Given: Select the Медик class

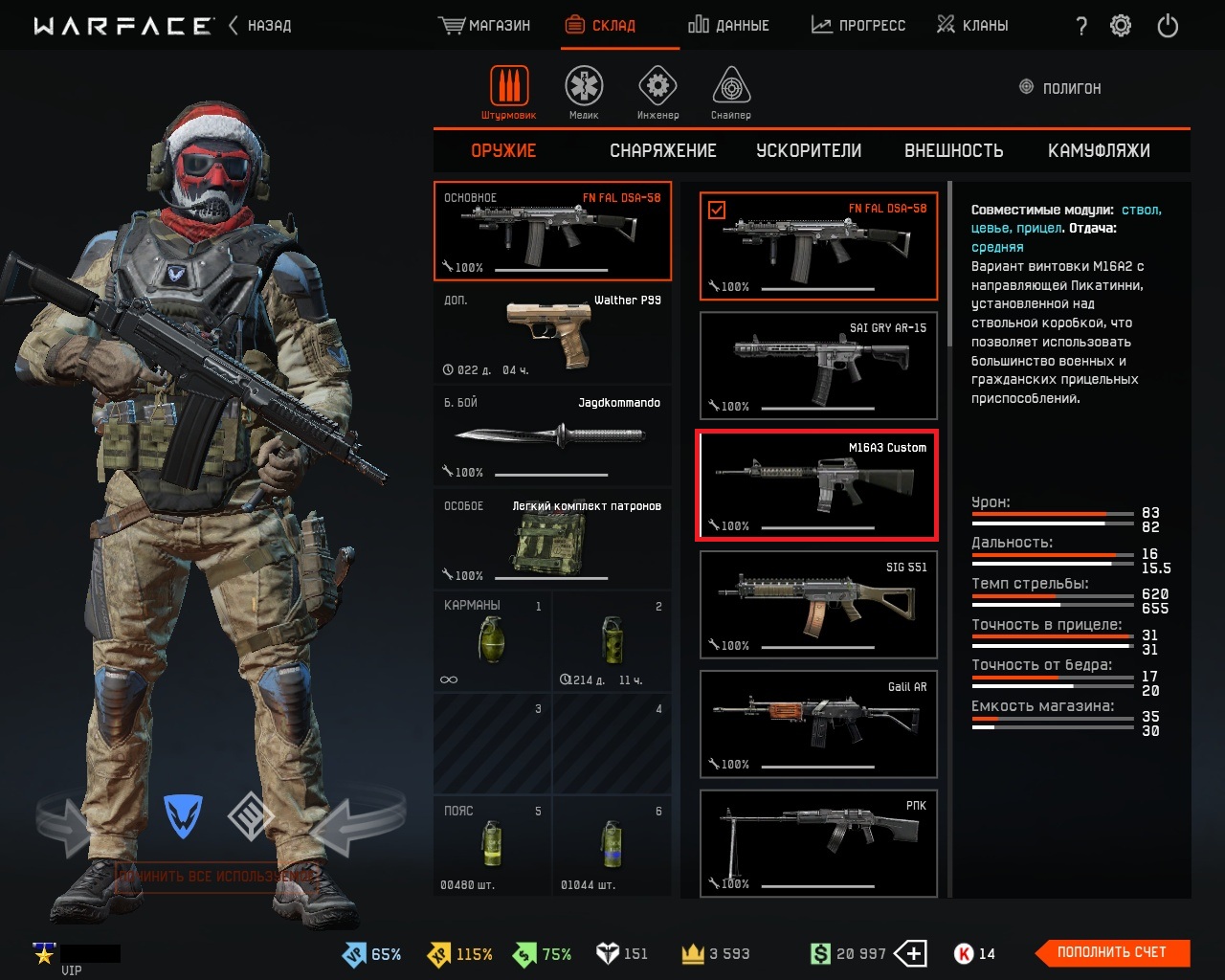Looking at the screenshot, I should click(x=583, y=93).
